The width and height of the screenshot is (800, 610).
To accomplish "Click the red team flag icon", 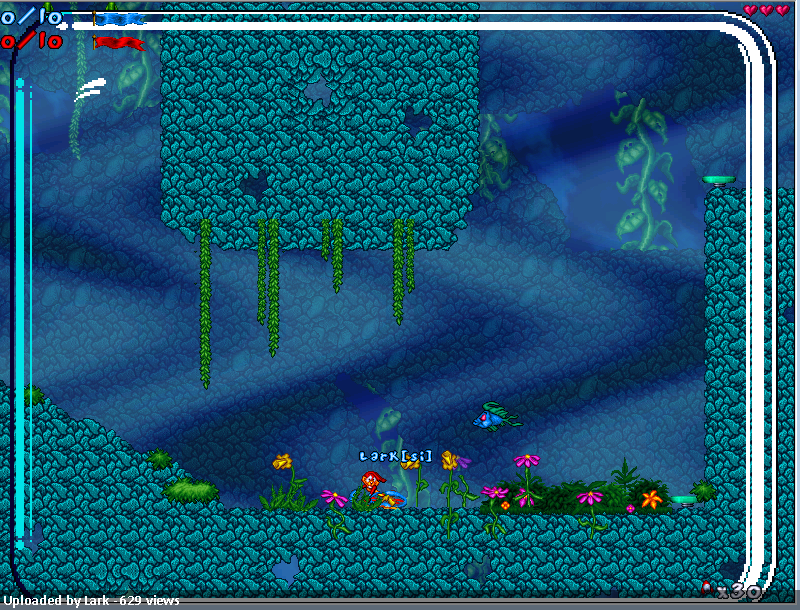I will (x=118, y=42).
